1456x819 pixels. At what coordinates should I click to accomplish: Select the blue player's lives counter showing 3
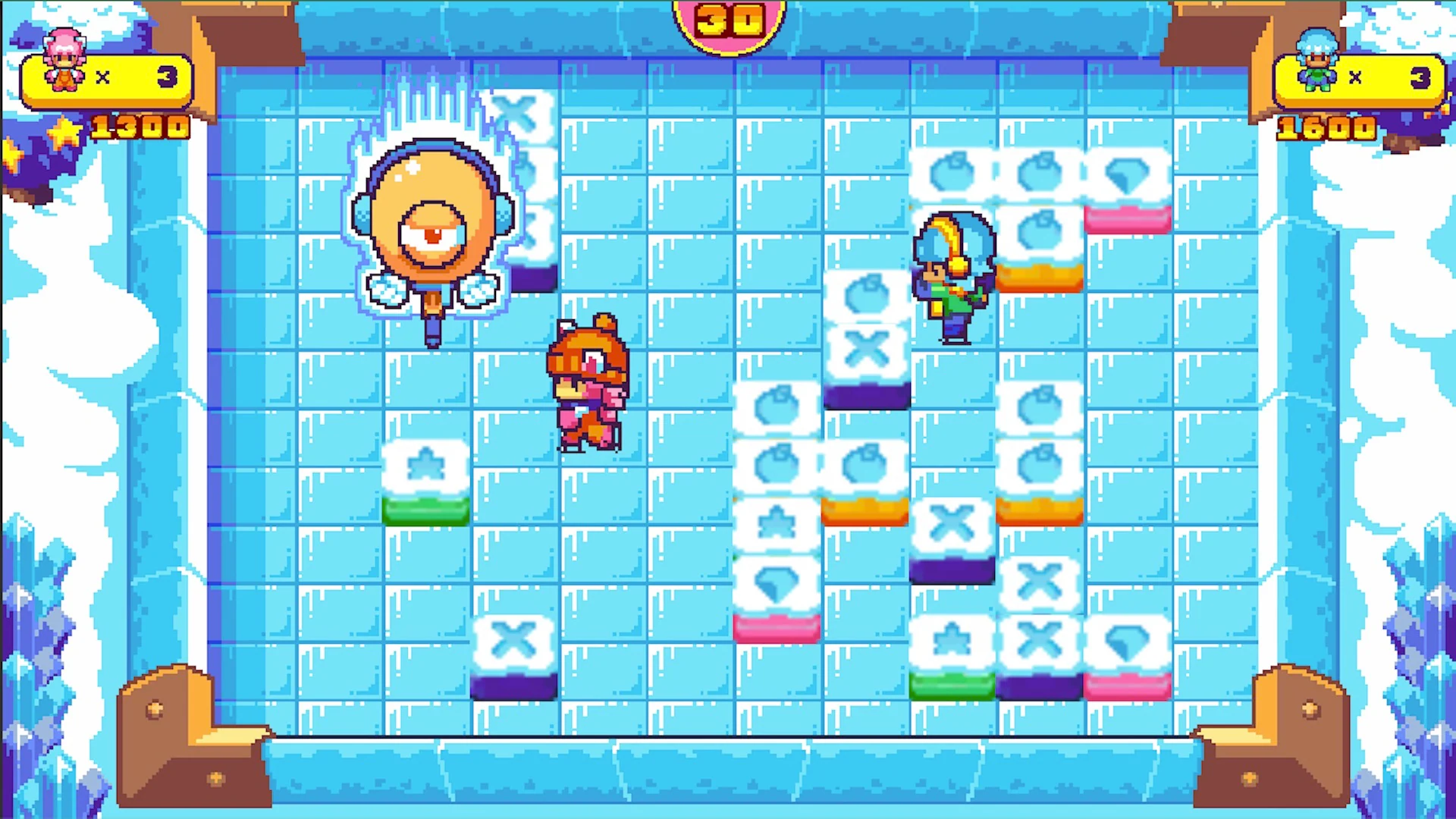tap(1418, 76)
